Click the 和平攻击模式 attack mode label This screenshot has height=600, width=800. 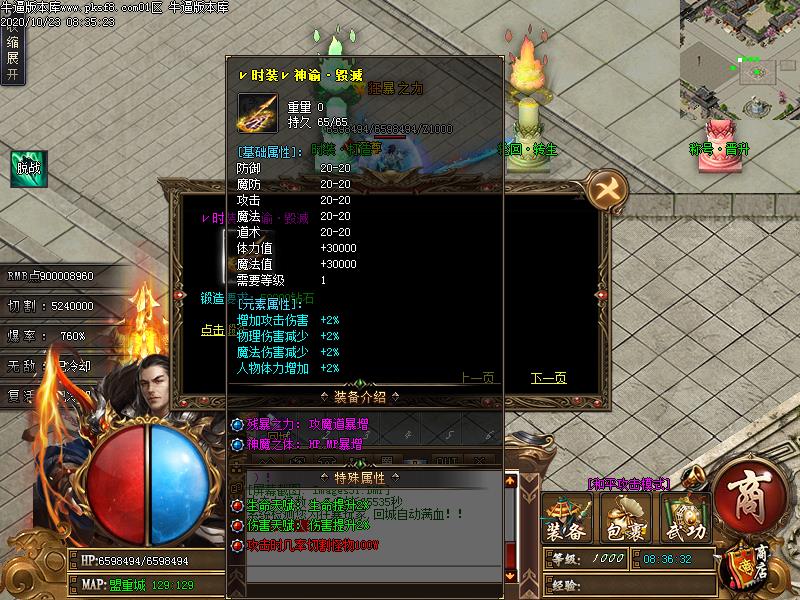click(x=628, y=484)
